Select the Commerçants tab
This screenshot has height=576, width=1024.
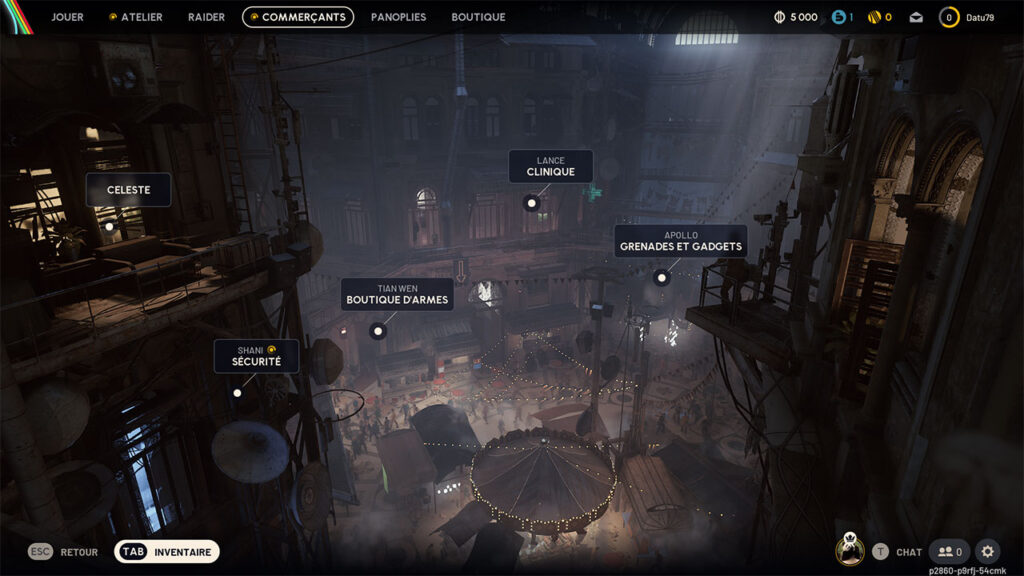coord(298,17)
